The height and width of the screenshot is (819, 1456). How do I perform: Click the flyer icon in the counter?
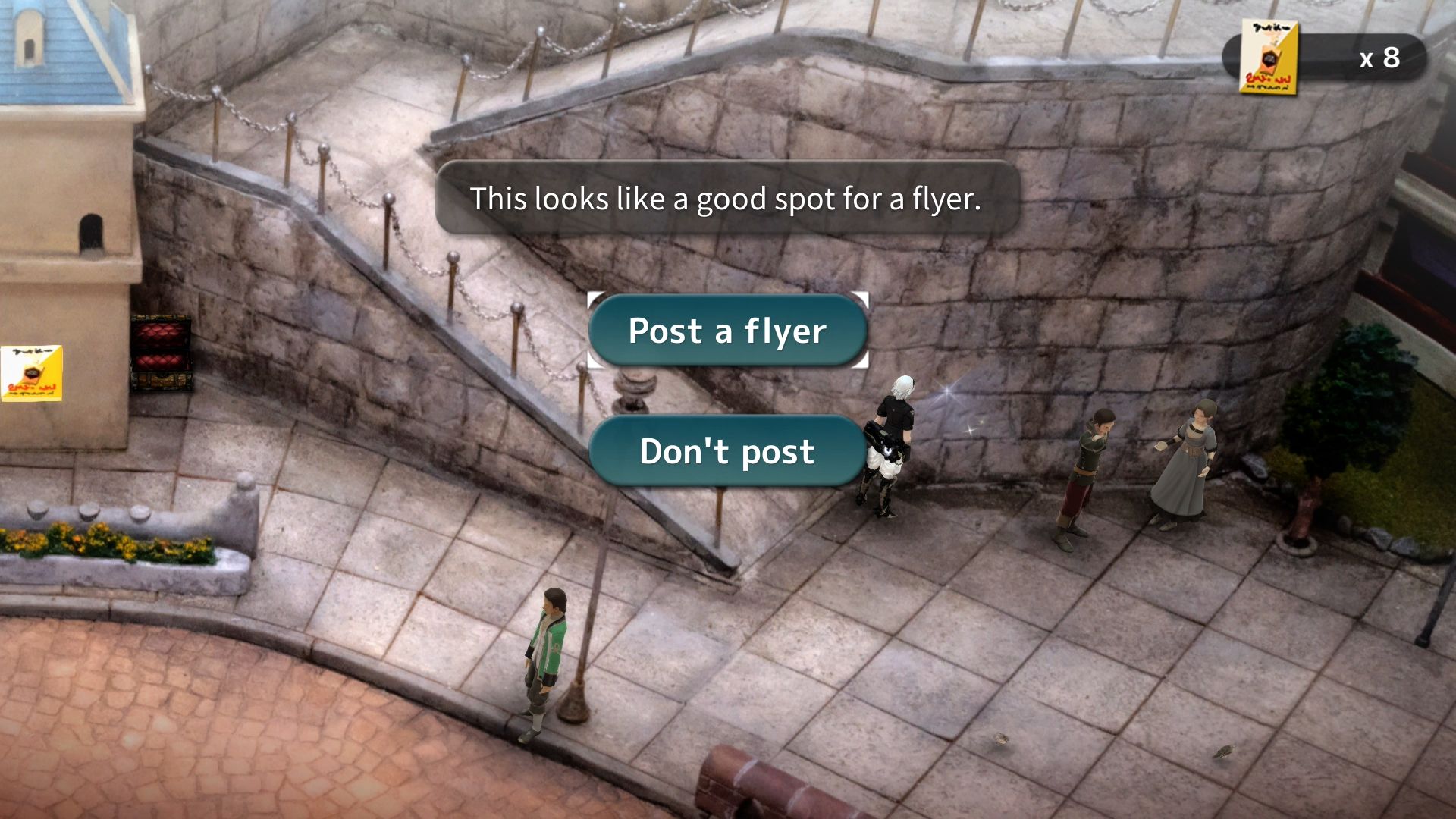[1268, 58]
